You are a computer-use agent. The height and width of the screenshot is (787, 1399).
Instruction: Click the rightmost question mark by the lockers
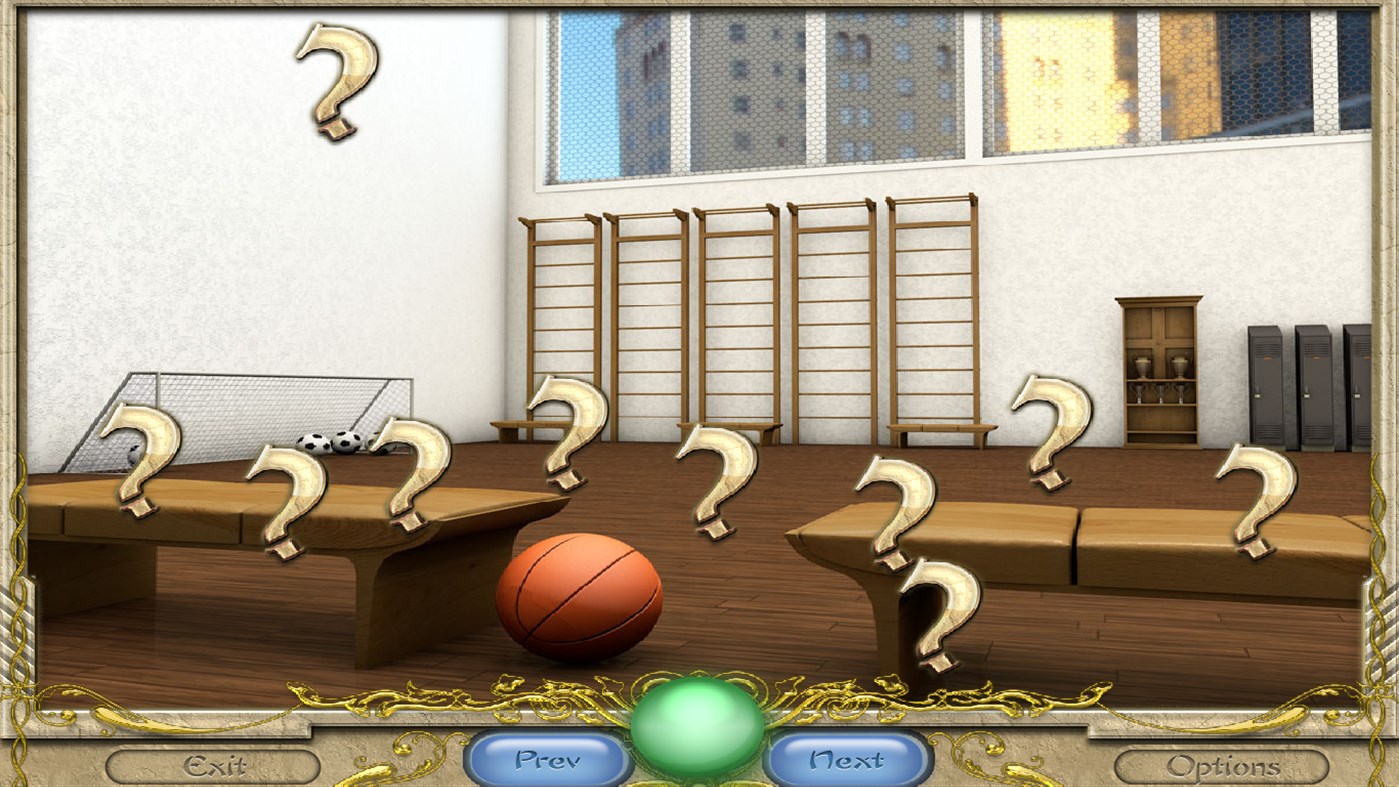click(1250, 495)
